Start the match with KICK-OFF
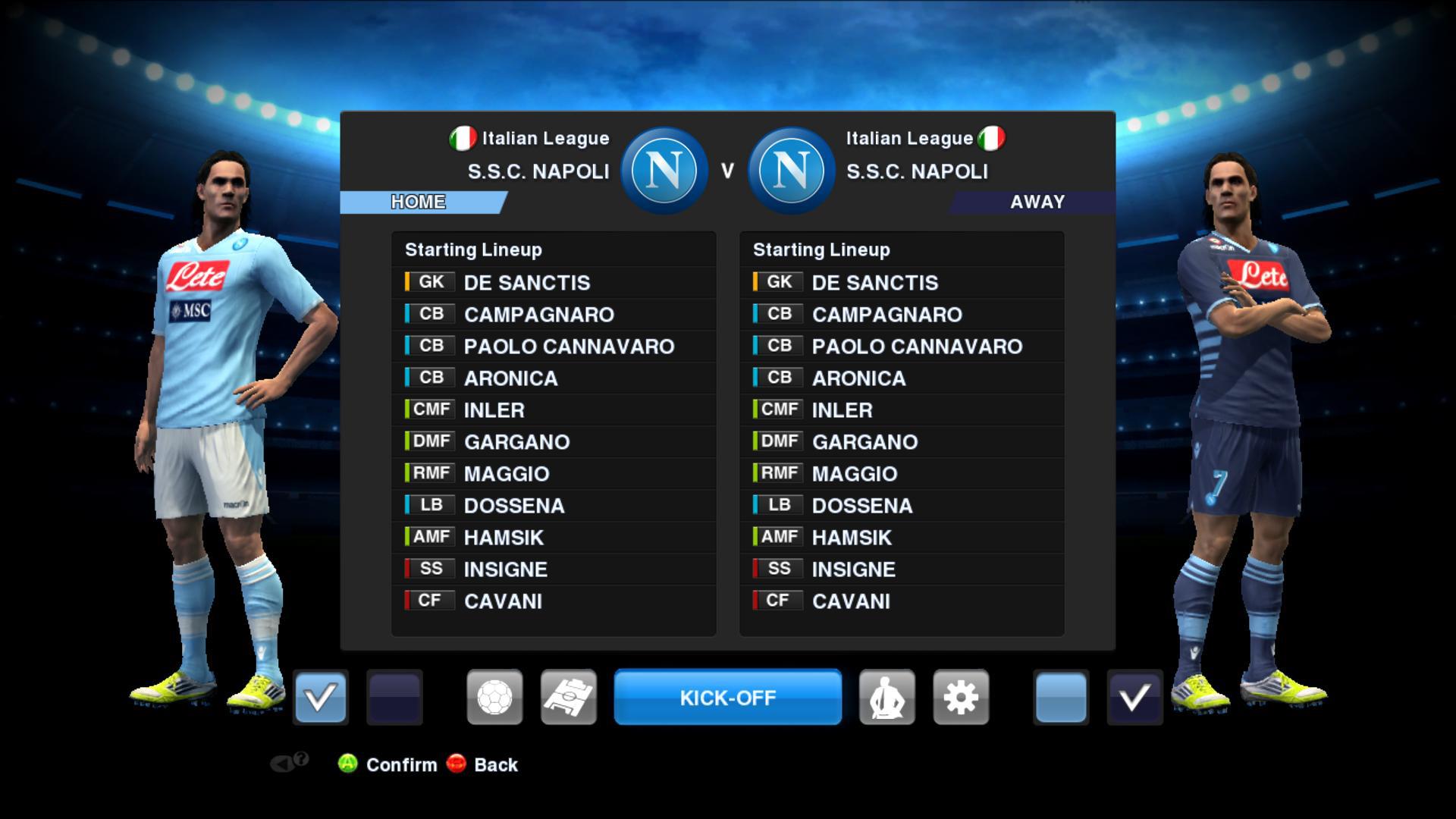This screenshot has width=1456, height=819. coord(727,697)
